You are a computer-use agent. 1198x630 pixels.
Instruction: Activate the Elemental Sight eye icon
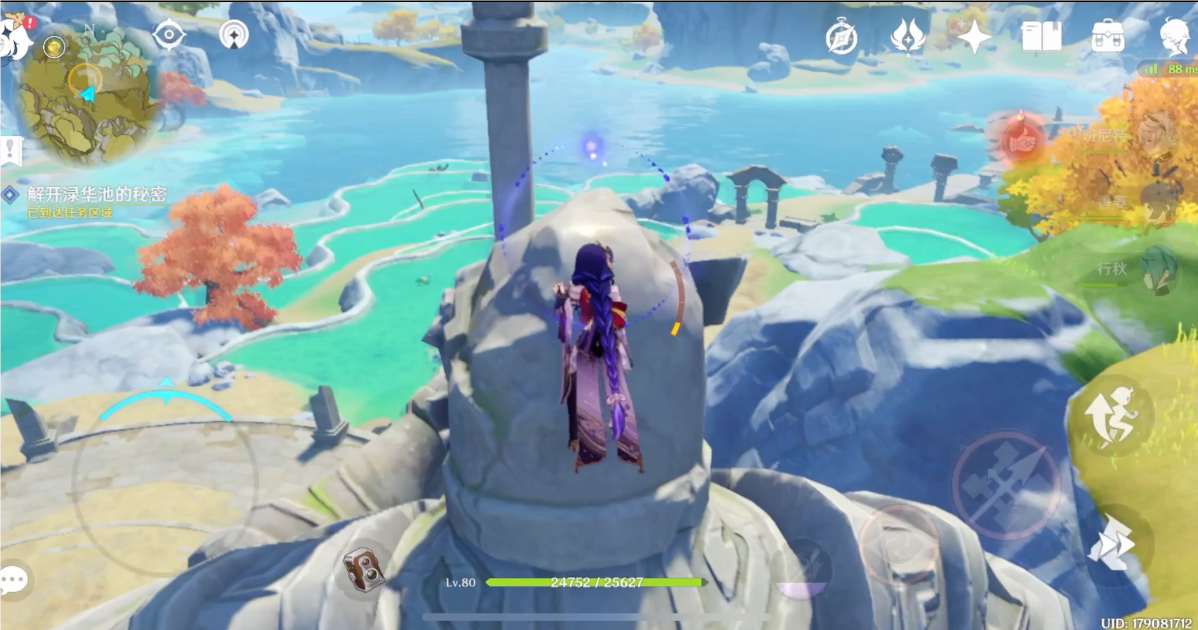click(x=169, y=35)
